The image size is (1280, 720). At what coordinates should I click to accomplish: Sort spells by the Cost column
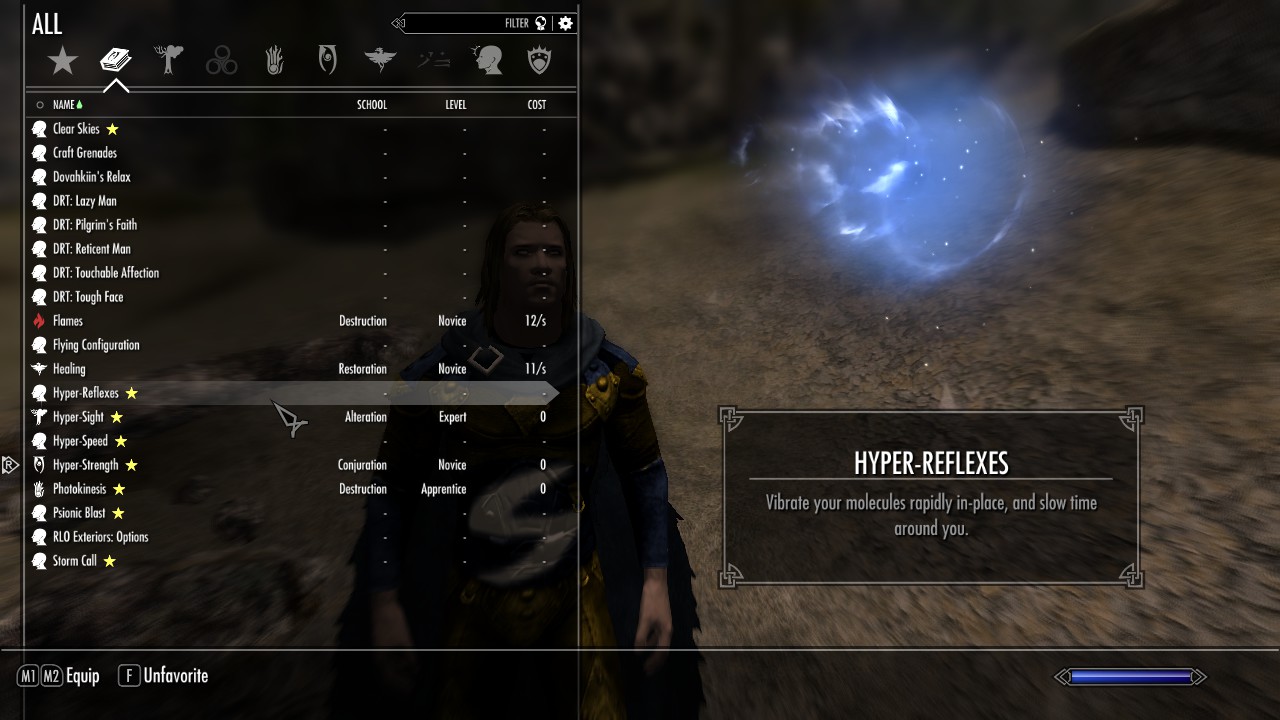click(x=537, y=105)
